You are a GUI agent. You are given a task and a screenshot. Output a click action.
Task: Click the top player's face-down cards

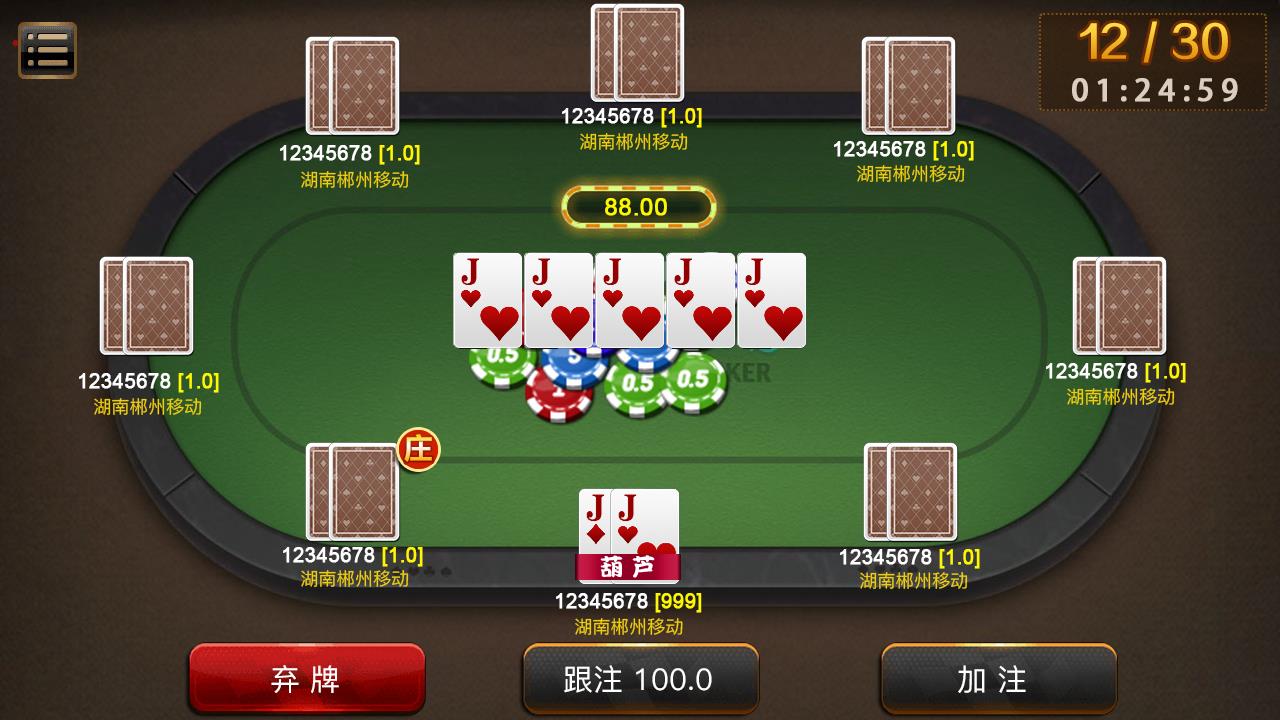point(637,55)
